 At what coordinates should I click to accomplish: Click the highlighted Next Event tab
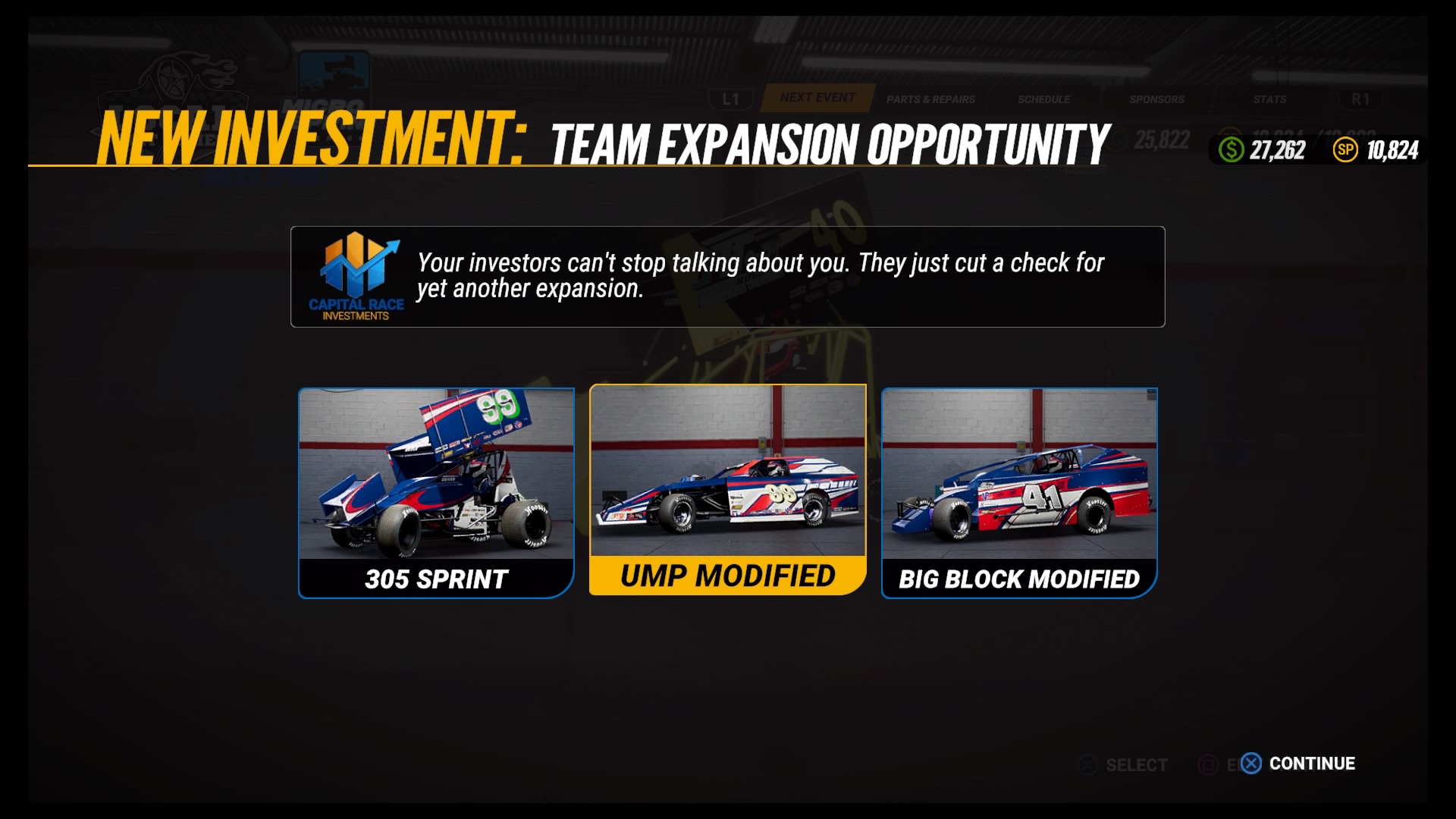point(815,97)
